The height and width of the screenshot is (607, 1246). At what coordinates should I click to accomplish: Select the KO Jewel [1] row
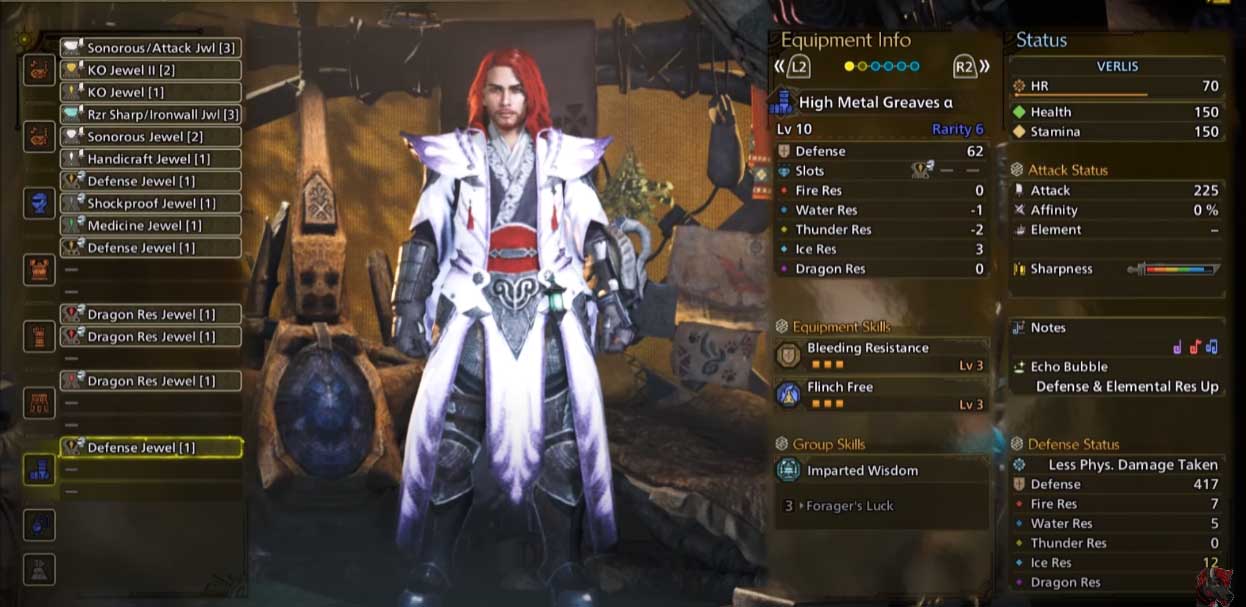click(x=151, y=92)
